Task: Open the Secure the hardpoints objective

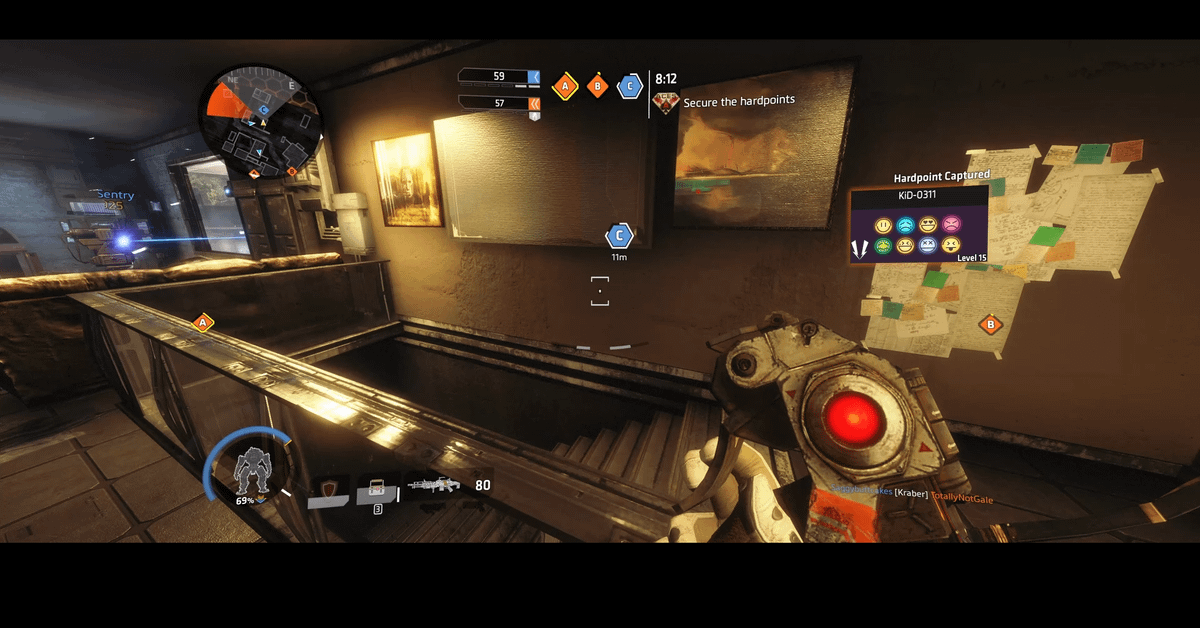Action: (x=738, y=102)
